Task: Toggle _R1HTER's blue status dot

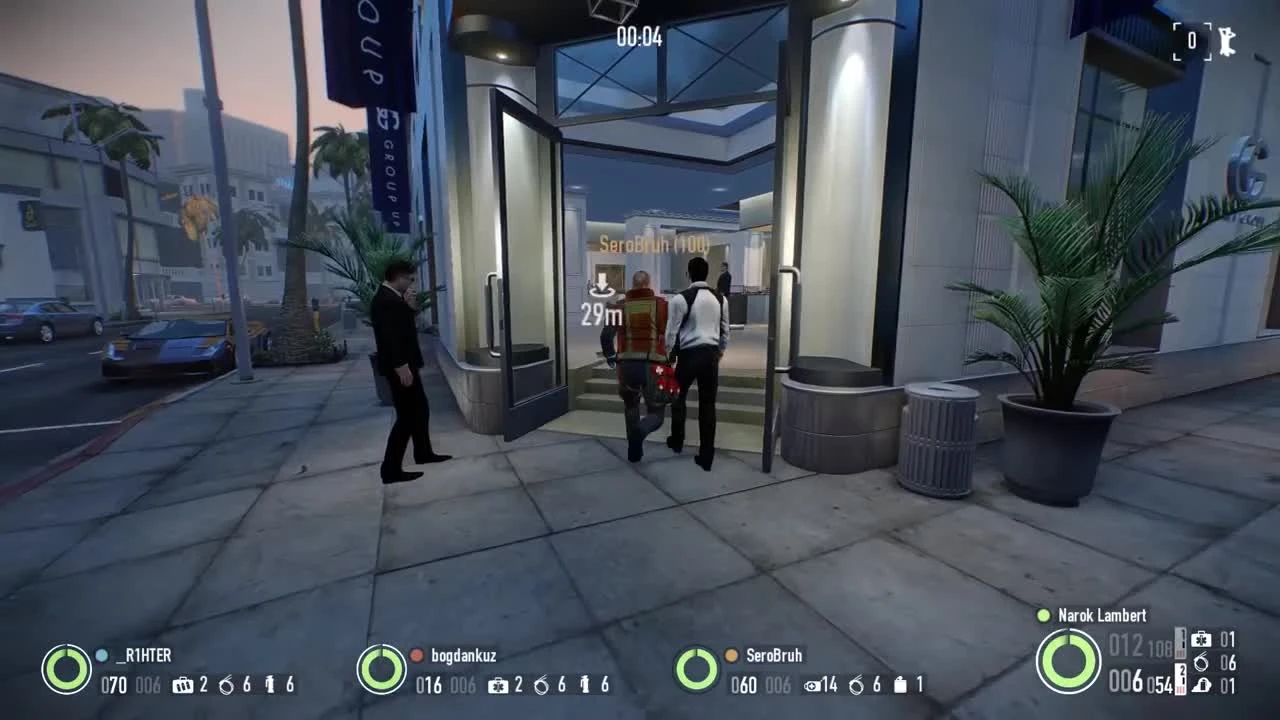Action: click(x=100, y=656)
